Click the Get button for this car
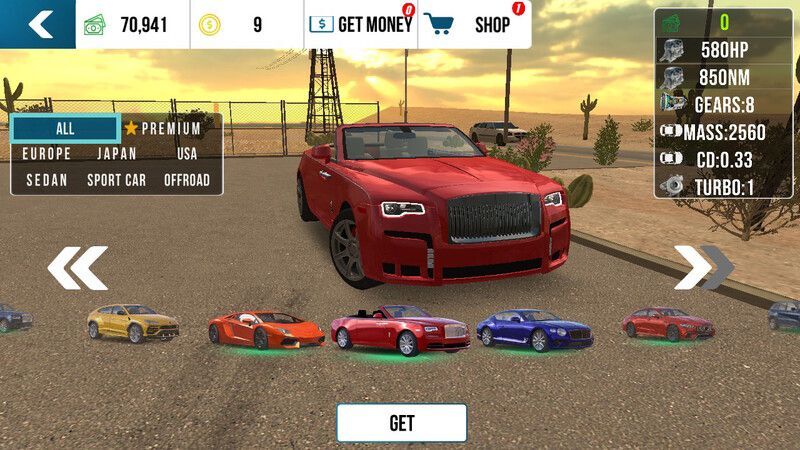 (x=401, y=423)
